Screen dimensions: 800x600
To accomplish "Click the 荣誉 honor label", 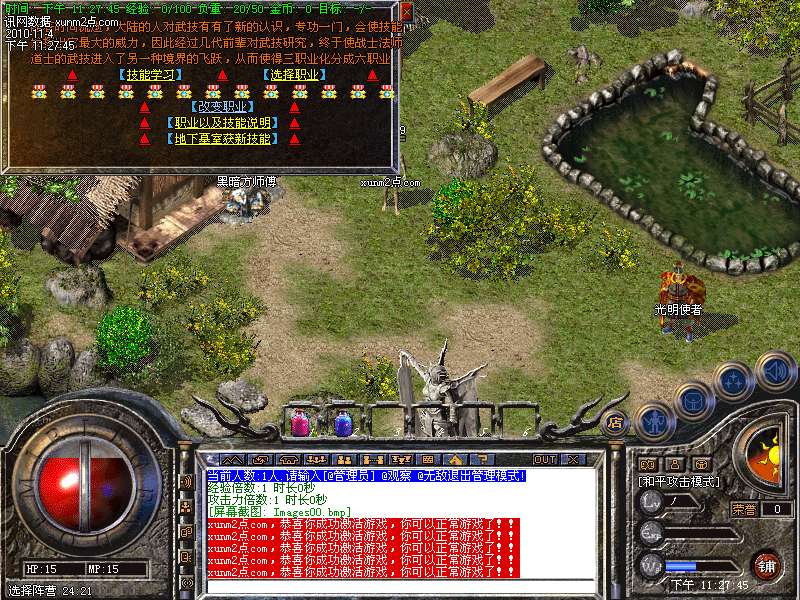I will [x=743, y=508].
